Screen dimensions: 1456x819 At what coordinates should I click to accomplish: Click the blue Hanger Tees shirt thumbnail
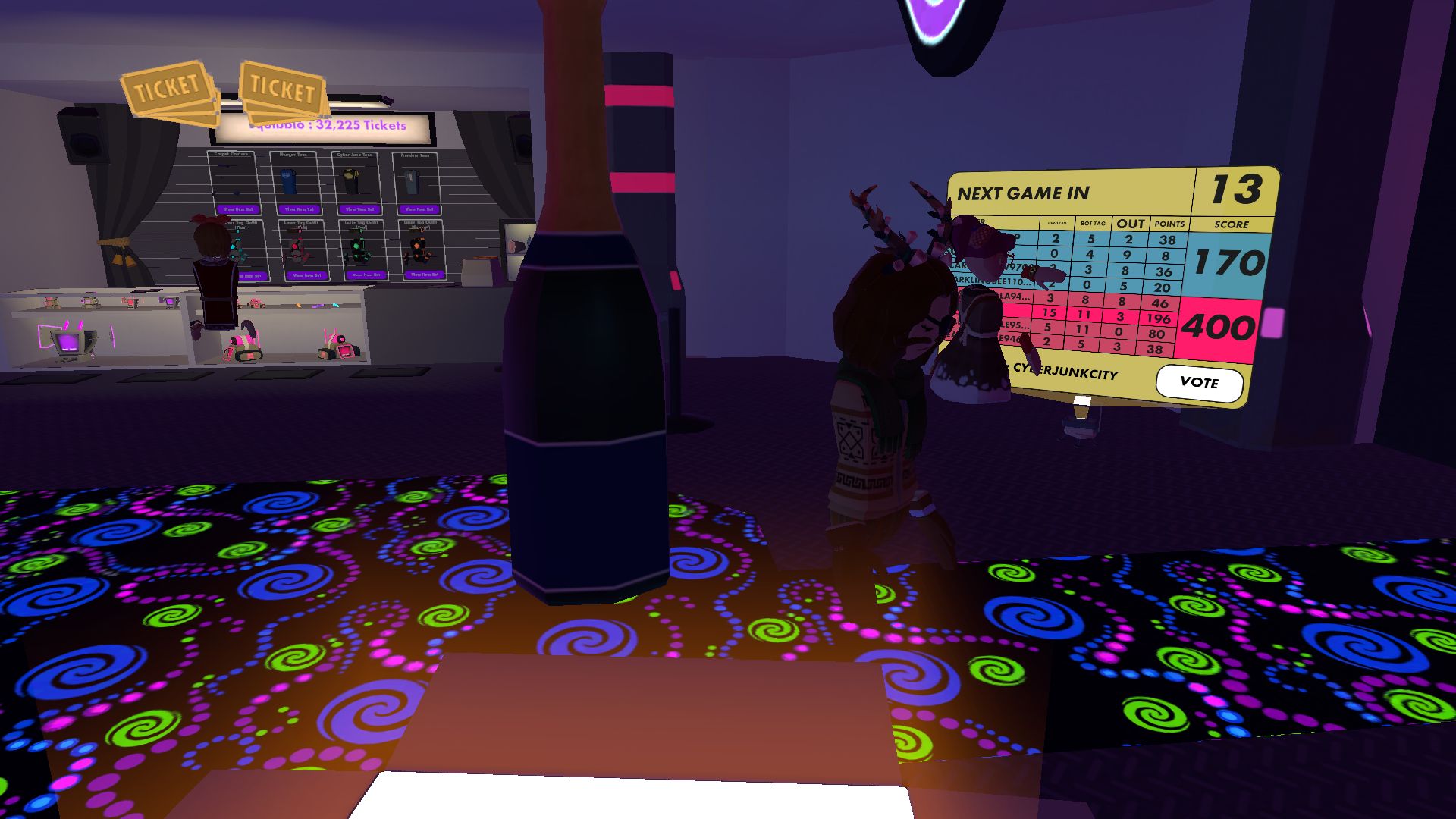[x=287, y=181]
